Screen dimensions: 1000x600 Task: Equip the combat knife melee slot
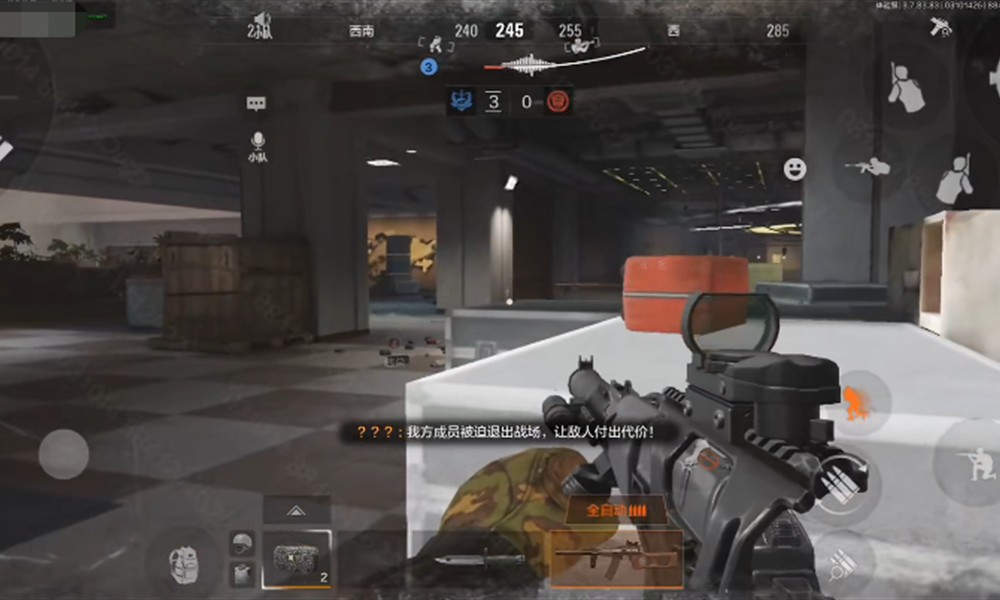(479, 559)
